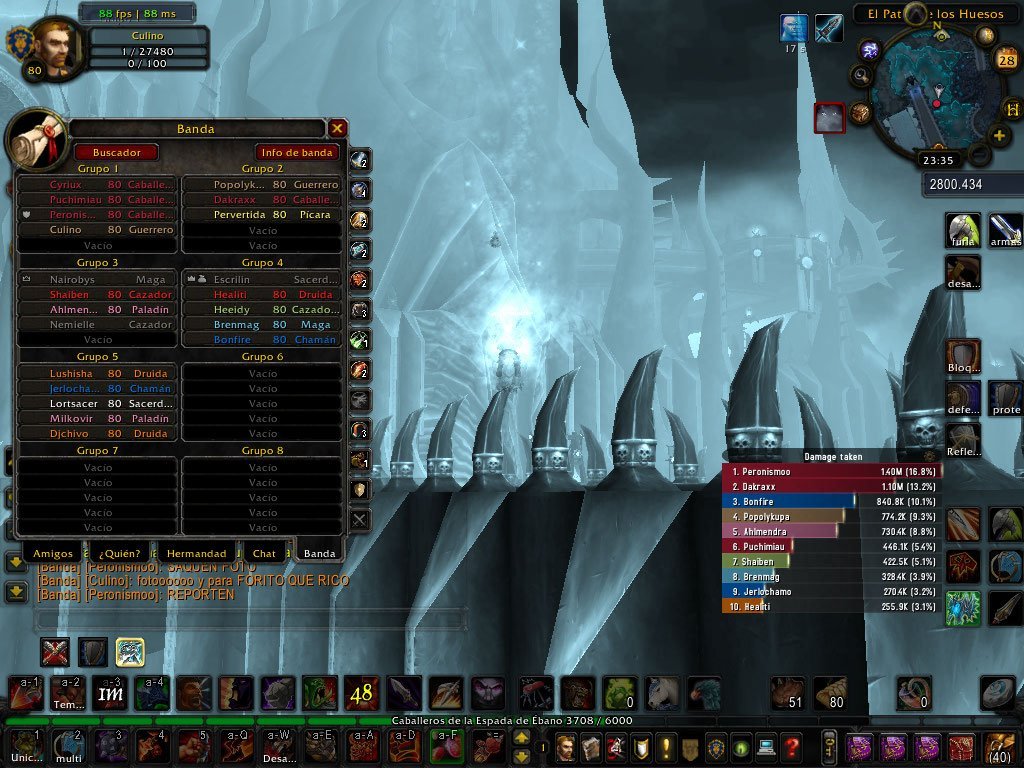Click the minimap zoom-in plus button
Image resolution: width=1024 pixels, height=768 pixels.
998,136
